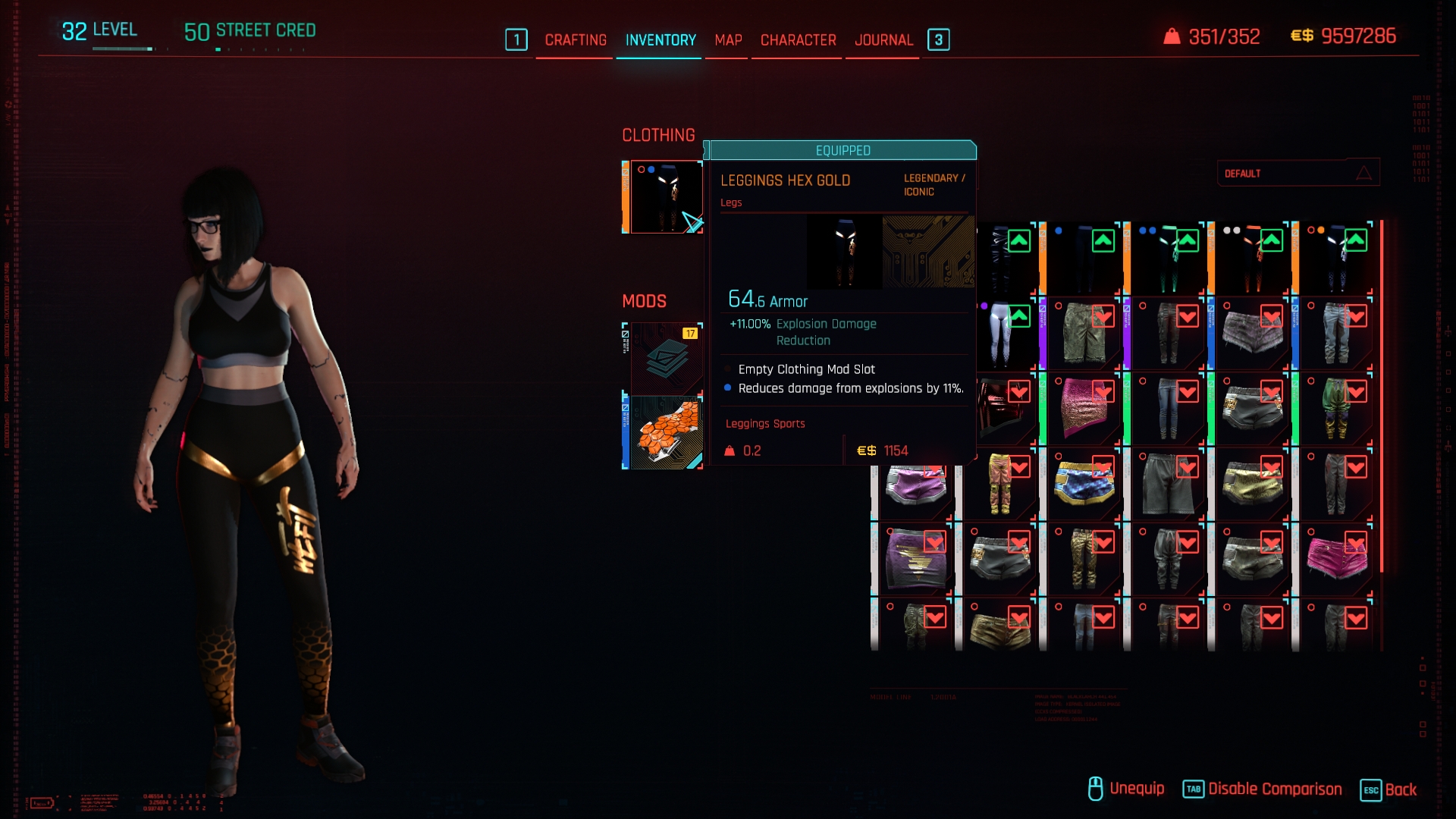Open the Default sorting dropdown
1456x819 pixels.
1298,174
